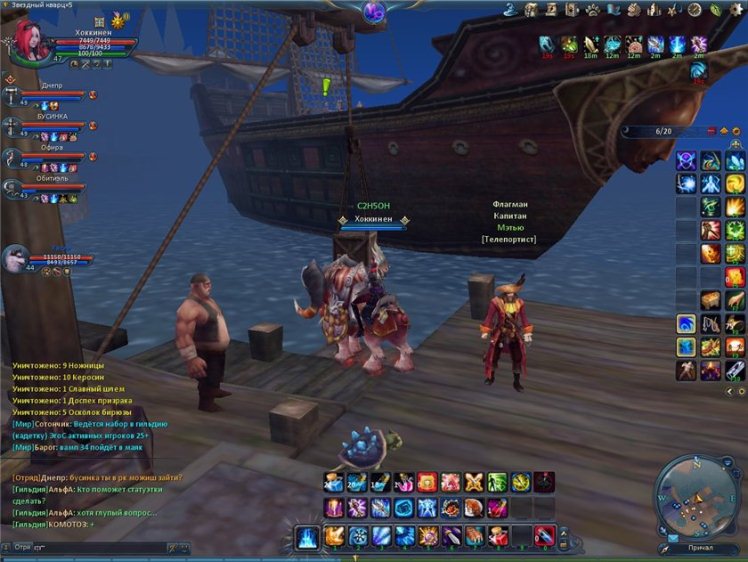Open the paw print pet menu
Viewport: 748px width, 562px height.
592,9
